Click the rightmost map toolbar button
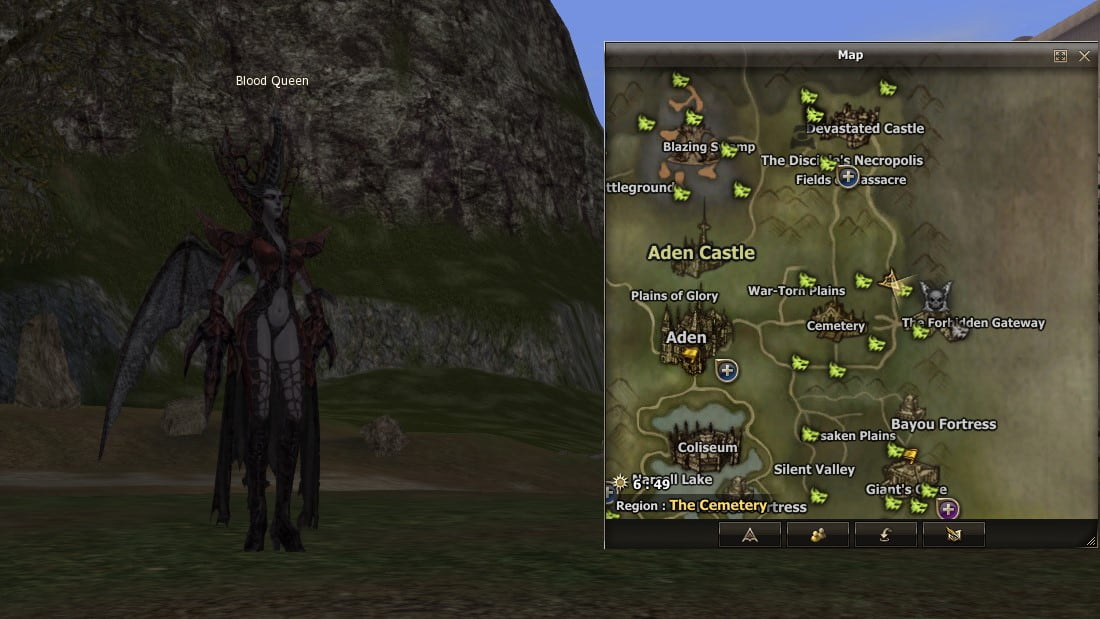1100x619 pixels. tap(953, 534)
